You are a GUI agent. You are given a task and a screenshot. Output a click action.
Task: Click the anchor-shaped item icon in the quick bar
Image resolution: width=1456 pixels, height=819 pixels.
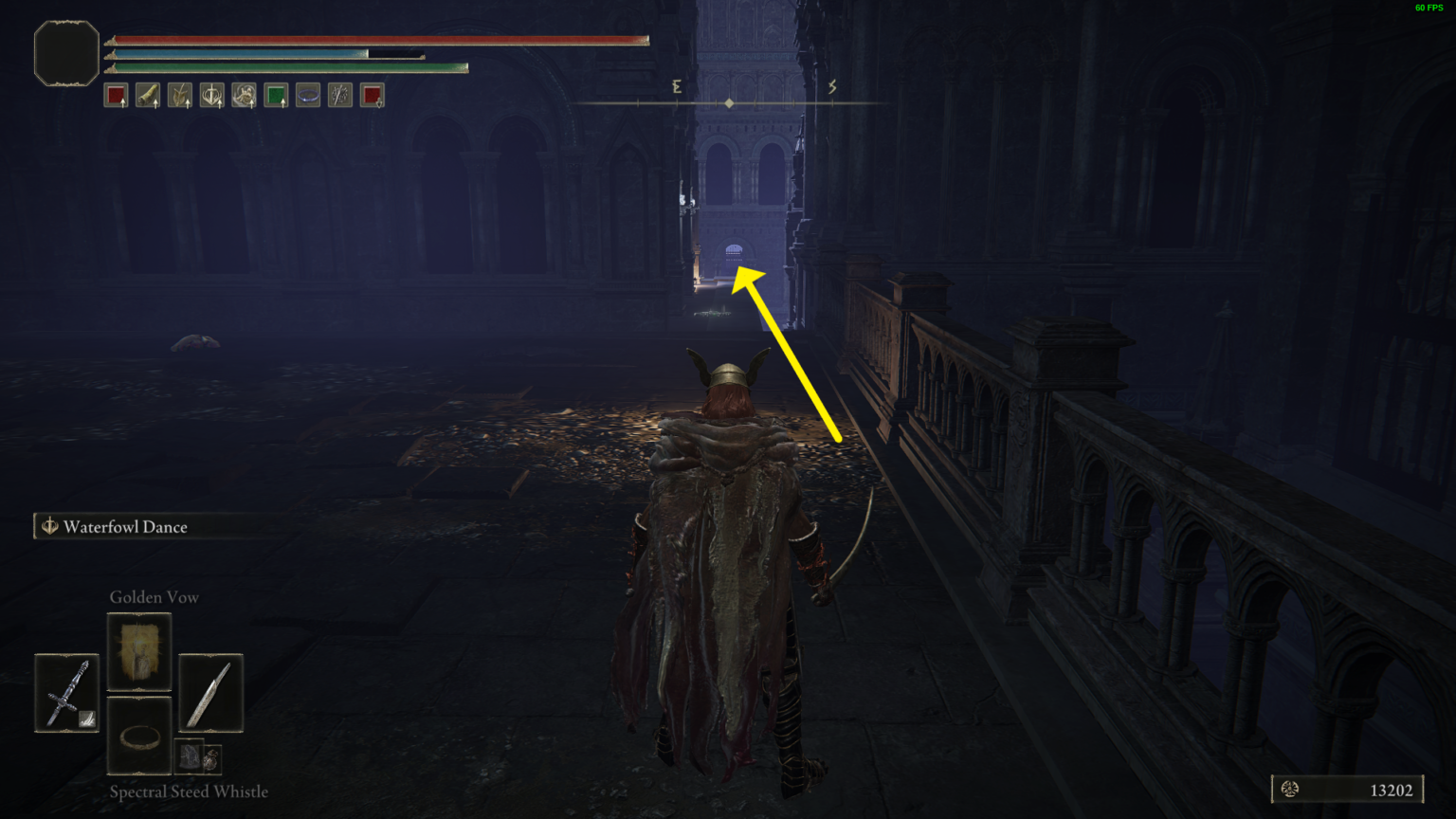pos(211,94)
